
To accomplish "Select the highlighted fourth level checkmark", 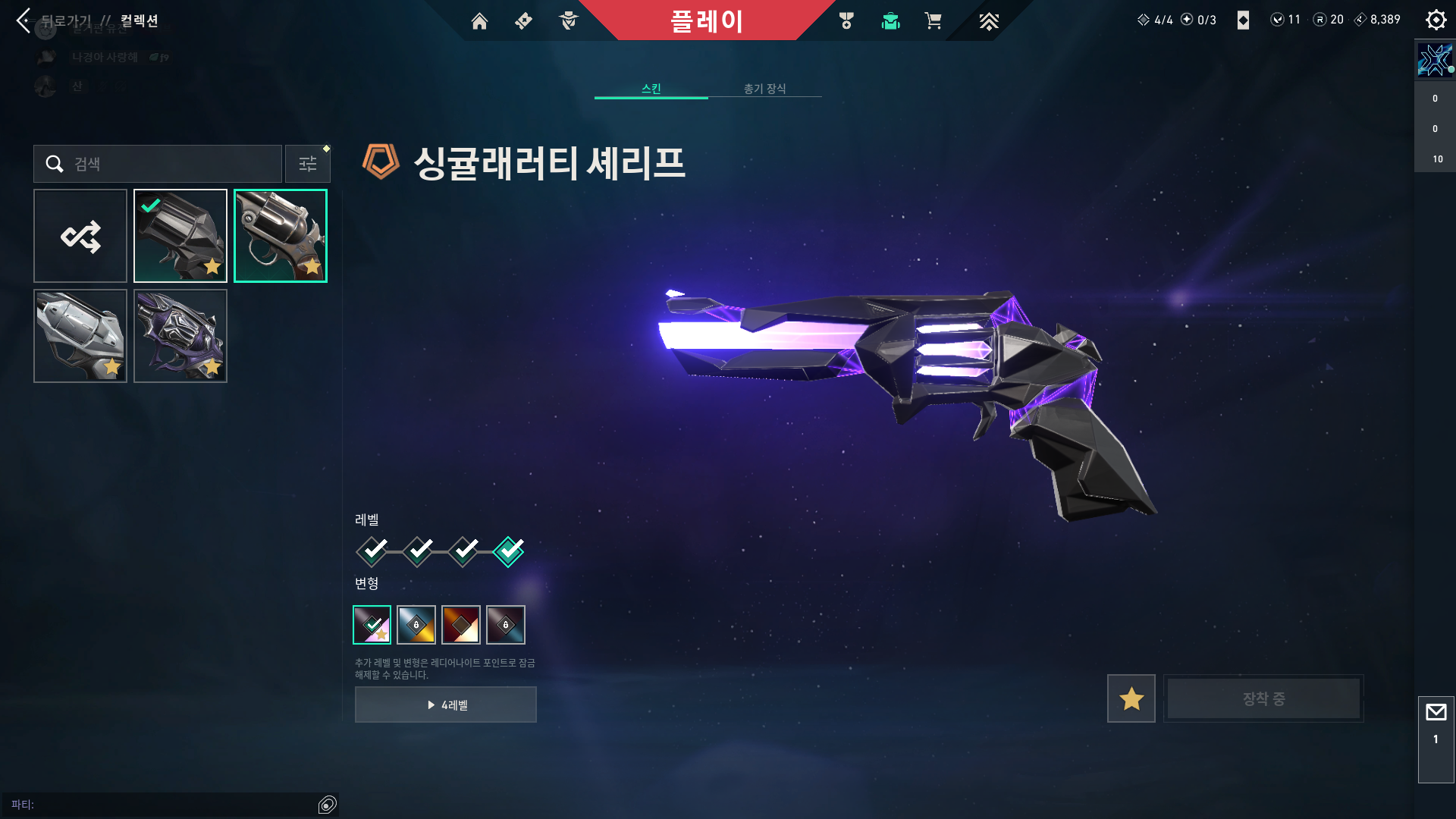I will pyautogui.click(x=508, y=551).
